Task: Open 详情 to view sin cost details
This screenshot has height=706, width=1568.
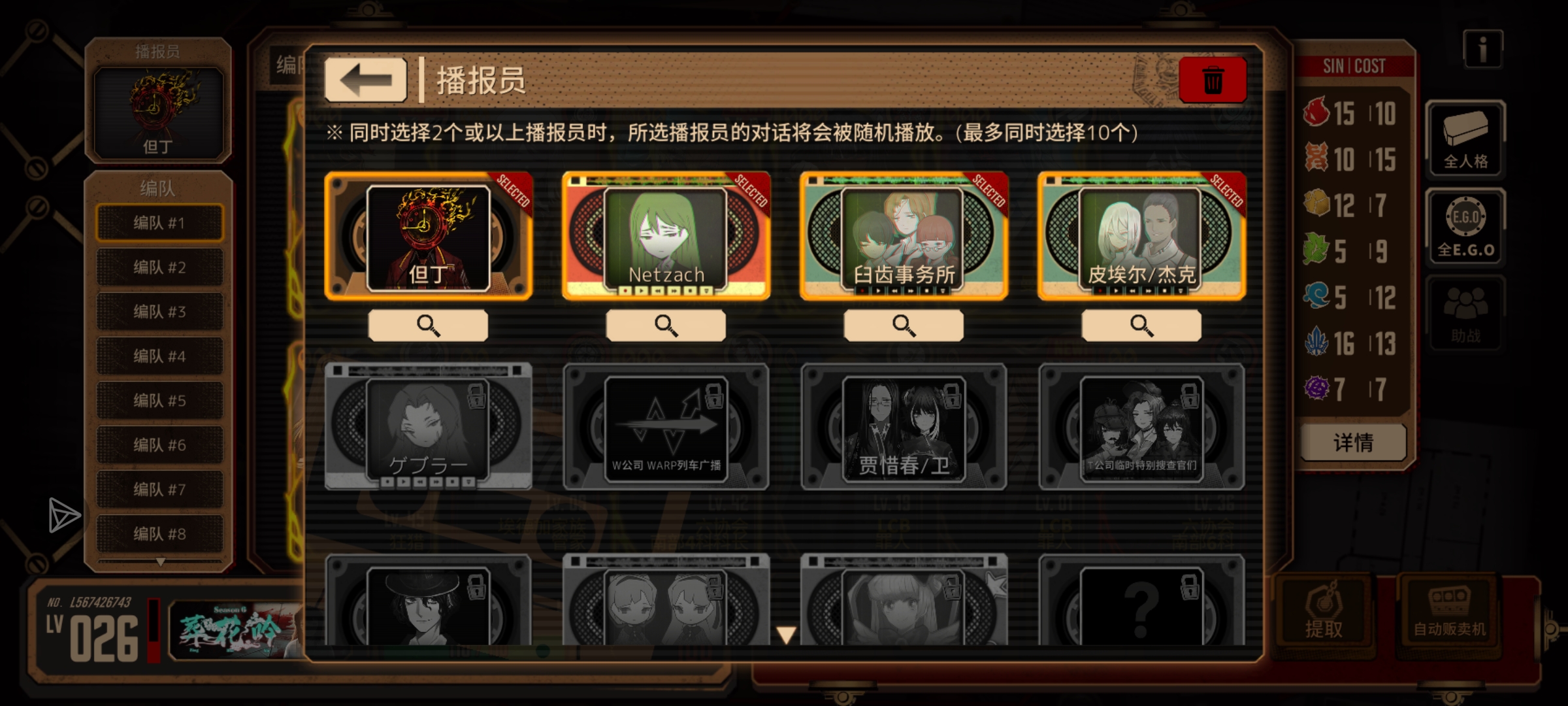Action: coord(1352,443)
